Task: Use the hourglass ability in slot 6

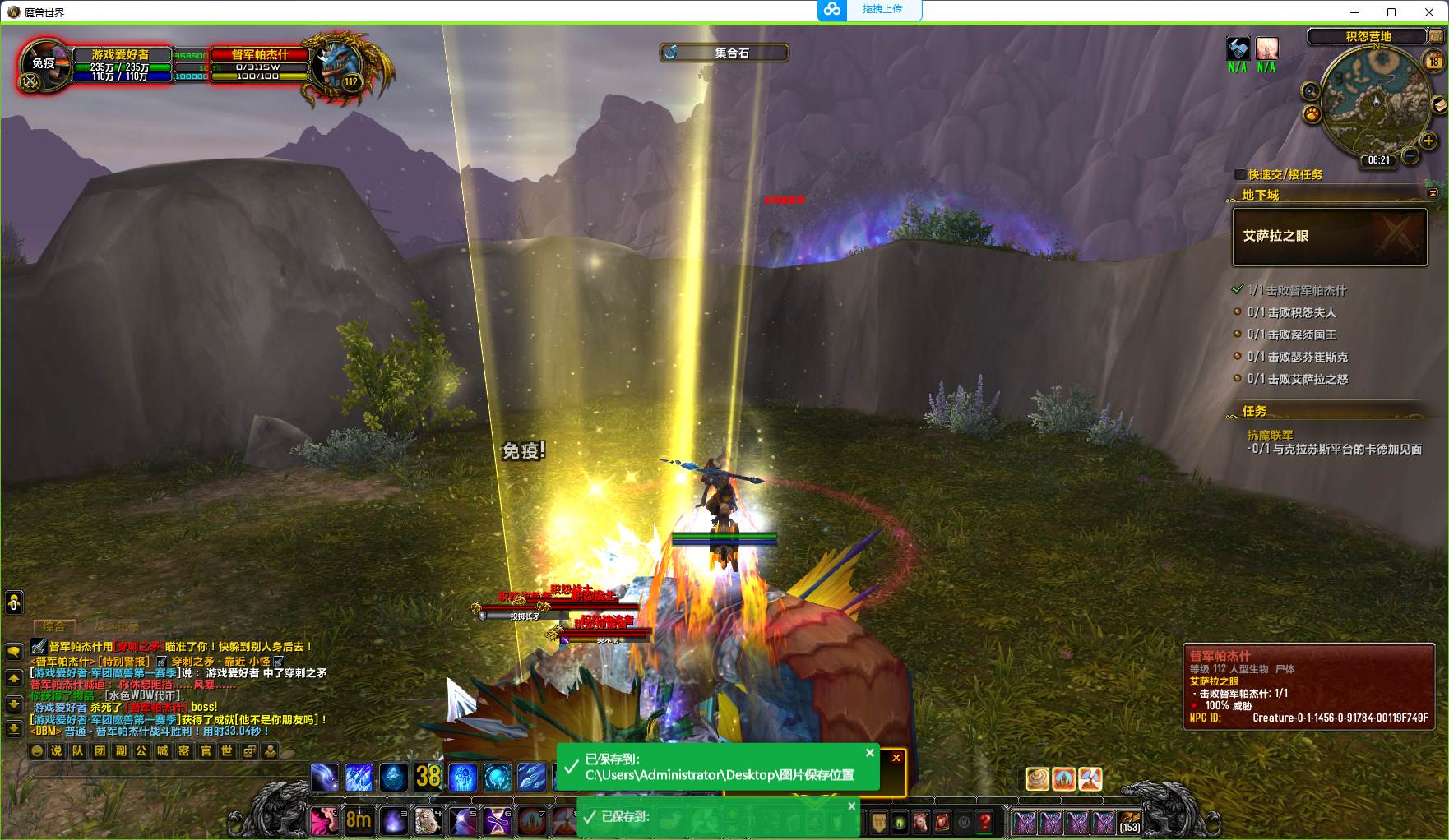Action: pos(497,821)
